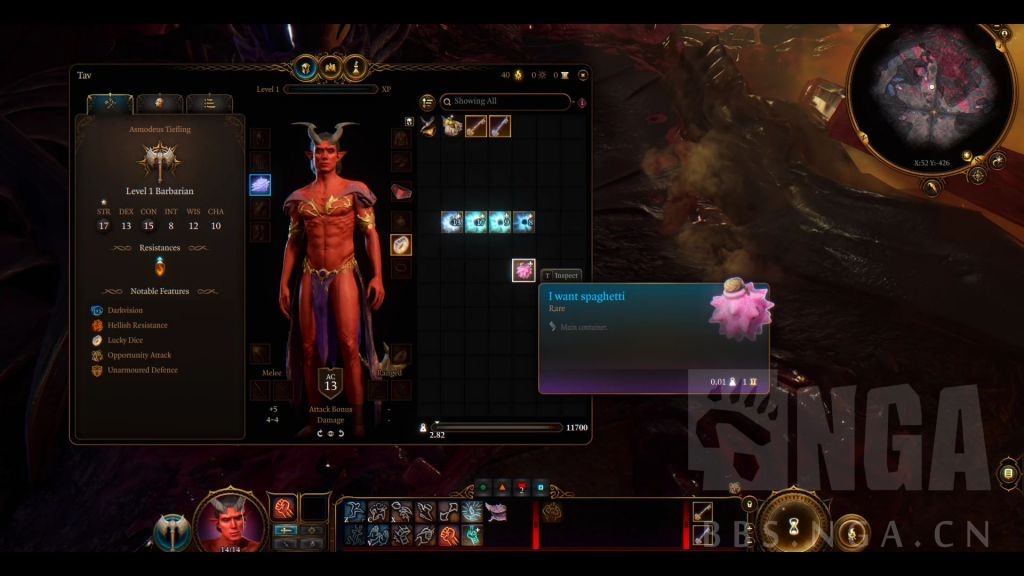Open the inventory sort and filter button
Screen dimensions: 1024x576
427,101
